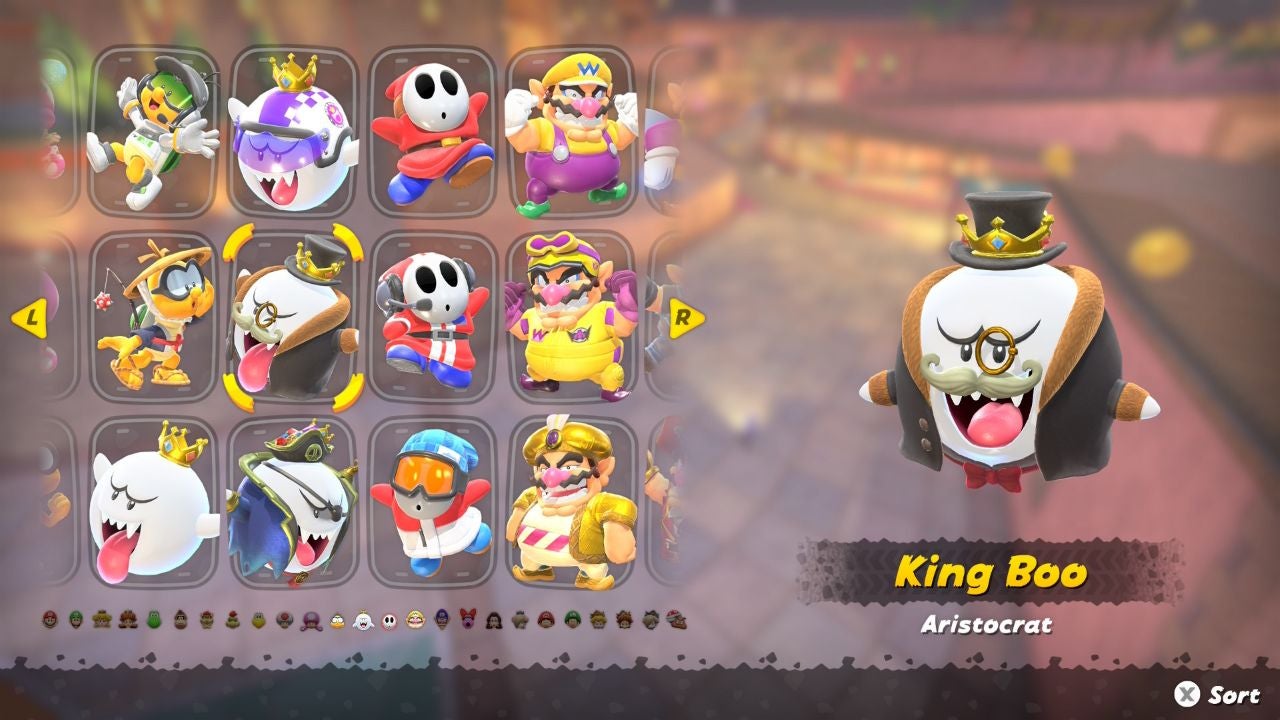Viewport: 1280px width, 720px height.
Task: Select the Birdo head icon in the roster
Action: pyautogui.click(x=467, y=618)
